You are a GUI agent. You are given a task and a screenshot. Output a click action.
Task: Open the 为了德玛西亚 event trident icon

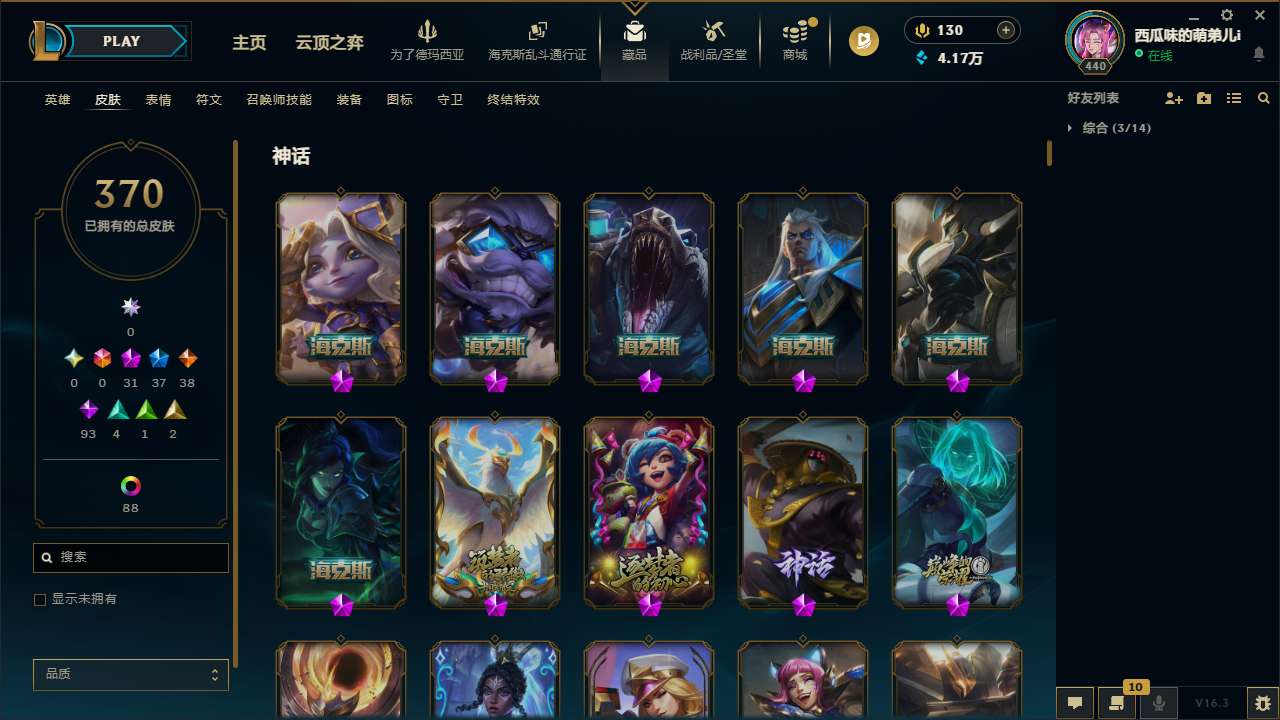(428, 32)
